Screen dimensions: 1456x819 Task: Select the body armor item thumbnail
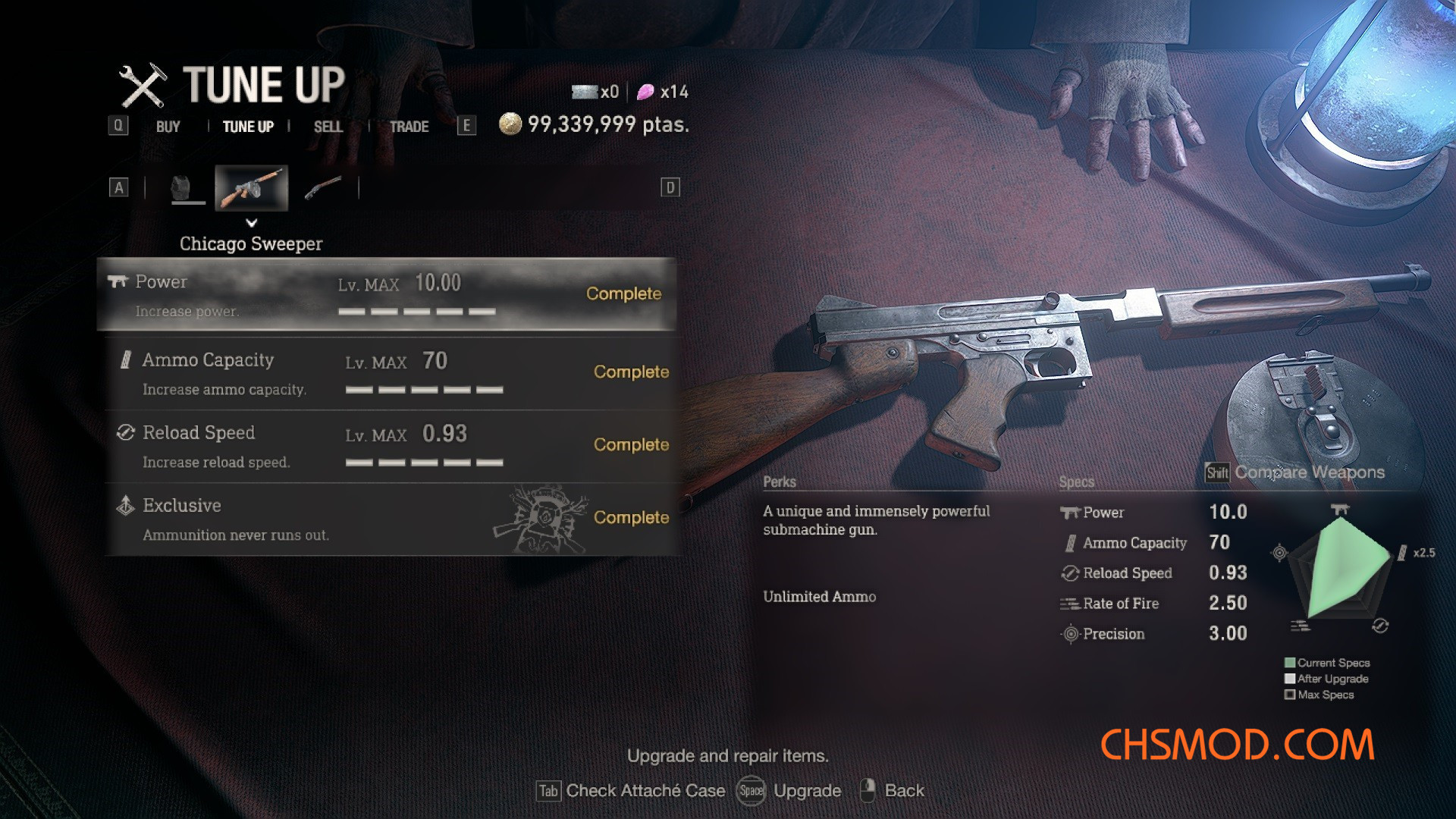[182, 187]
